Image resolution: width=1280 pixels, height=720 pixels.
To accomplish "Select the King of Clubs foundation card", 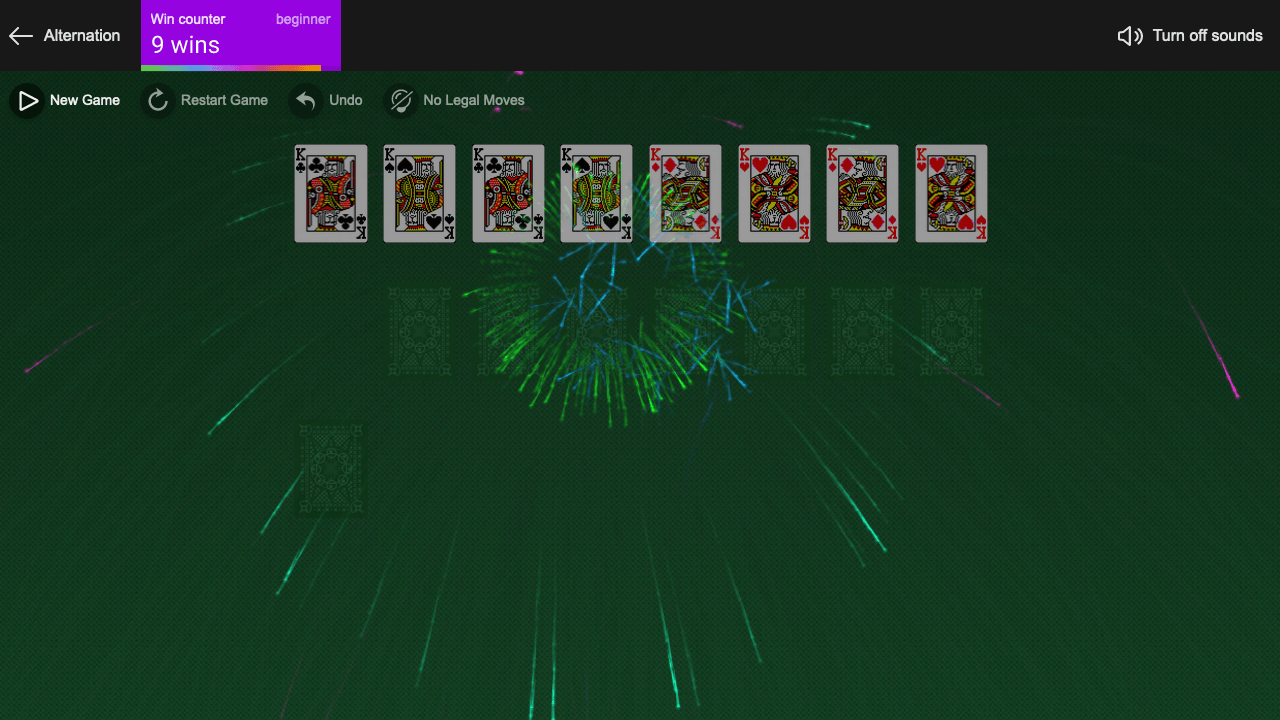I will 330,193.
